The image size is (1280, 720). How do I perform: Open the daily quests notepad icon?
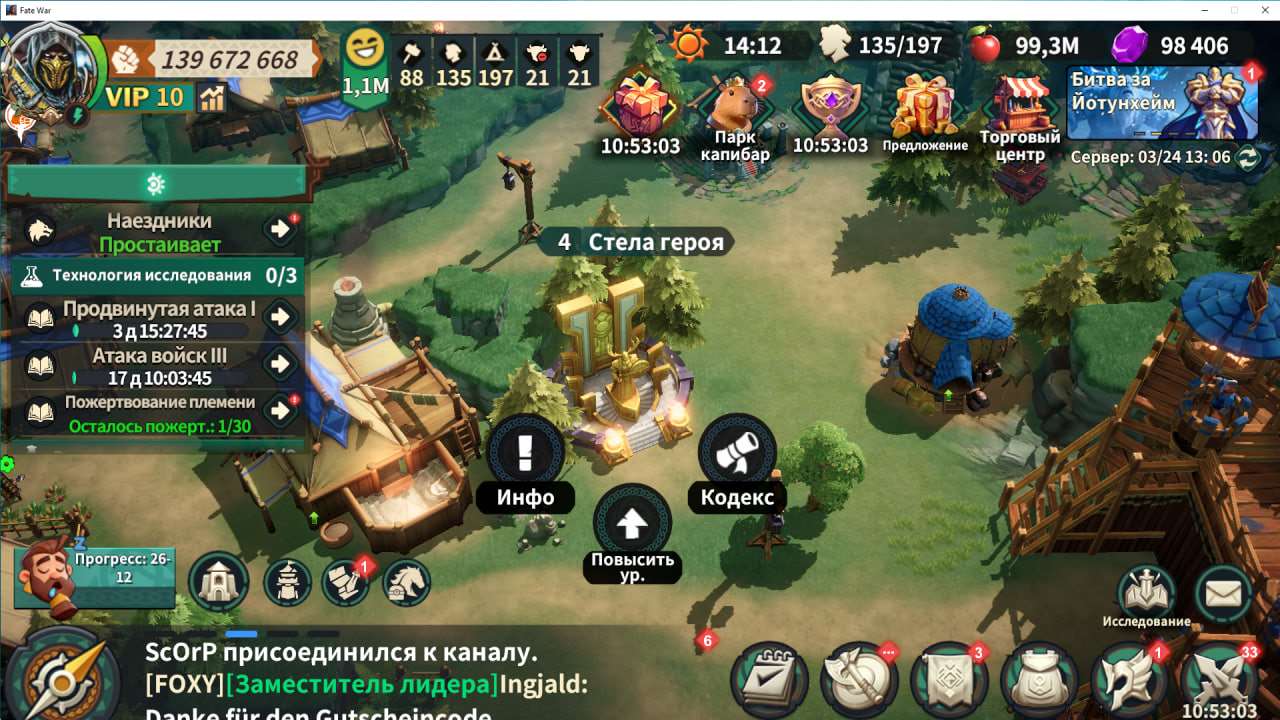pos(767,681)
